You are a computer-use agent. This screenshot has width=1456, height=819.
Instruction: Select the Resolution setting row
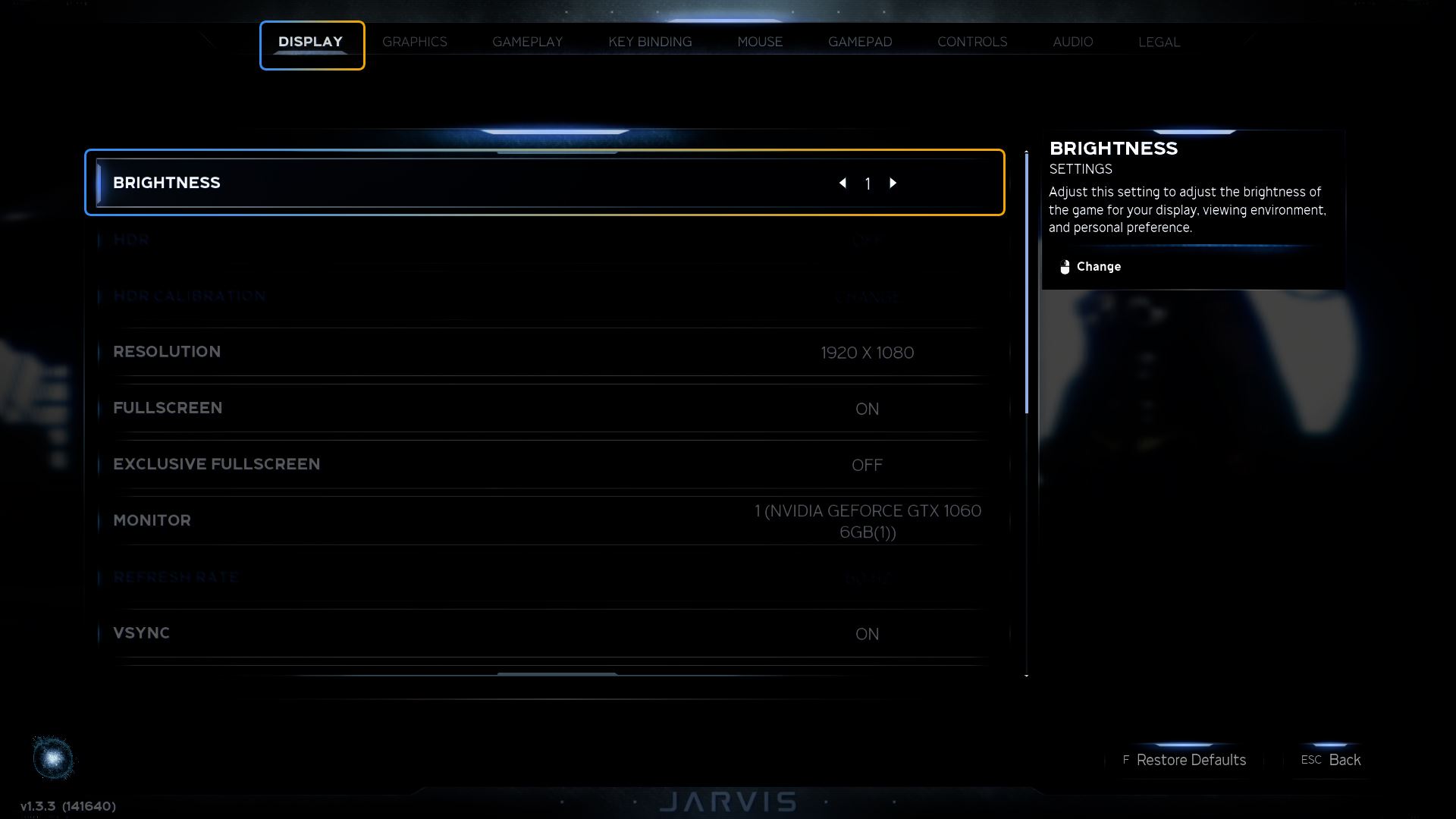[x=546, y=353]
